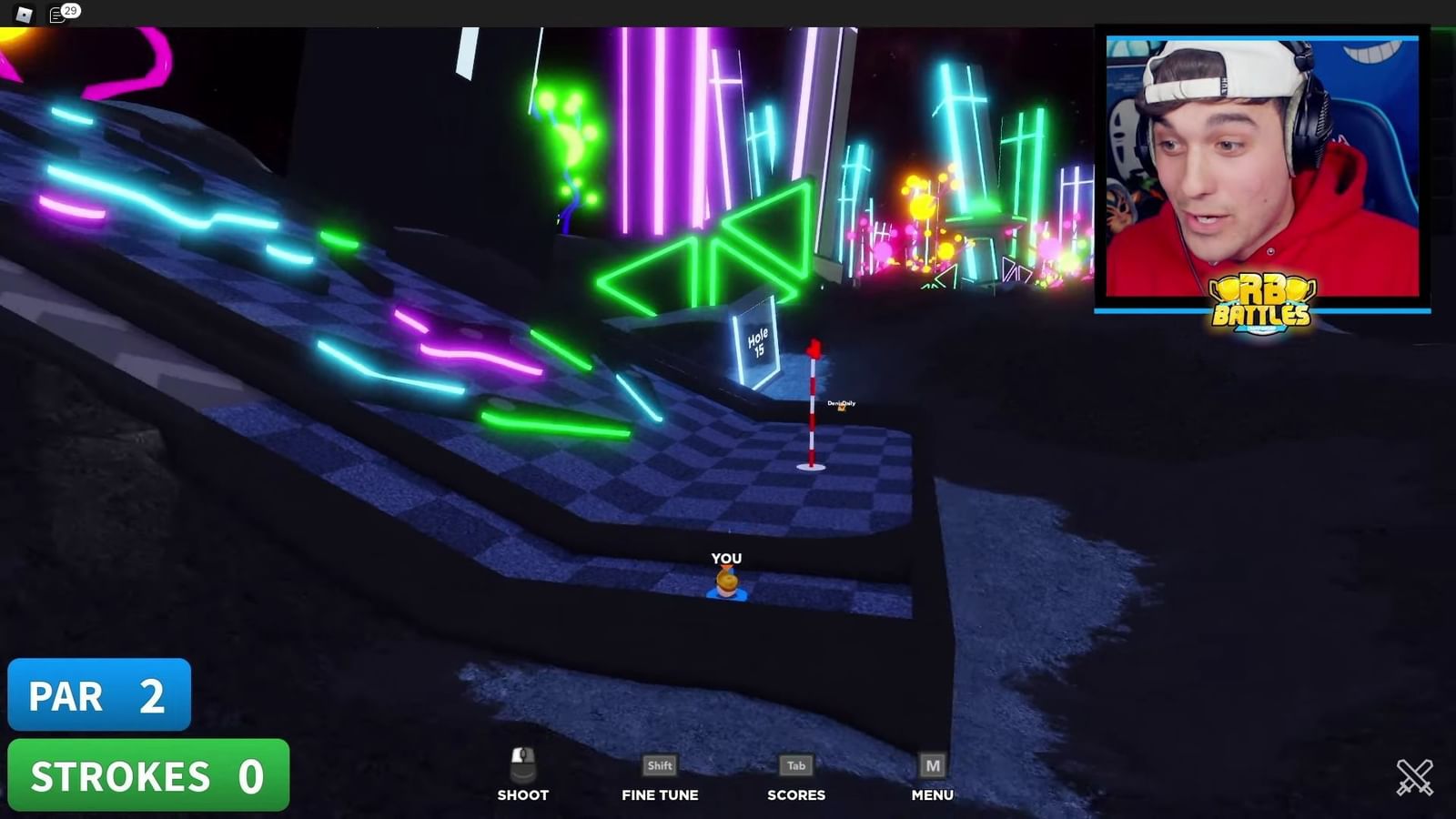Image resolution: width=1456 pixels, height=819 pixels.
Task: Select the MENU label
Action: pyautogui.click(x=931, y=794)
